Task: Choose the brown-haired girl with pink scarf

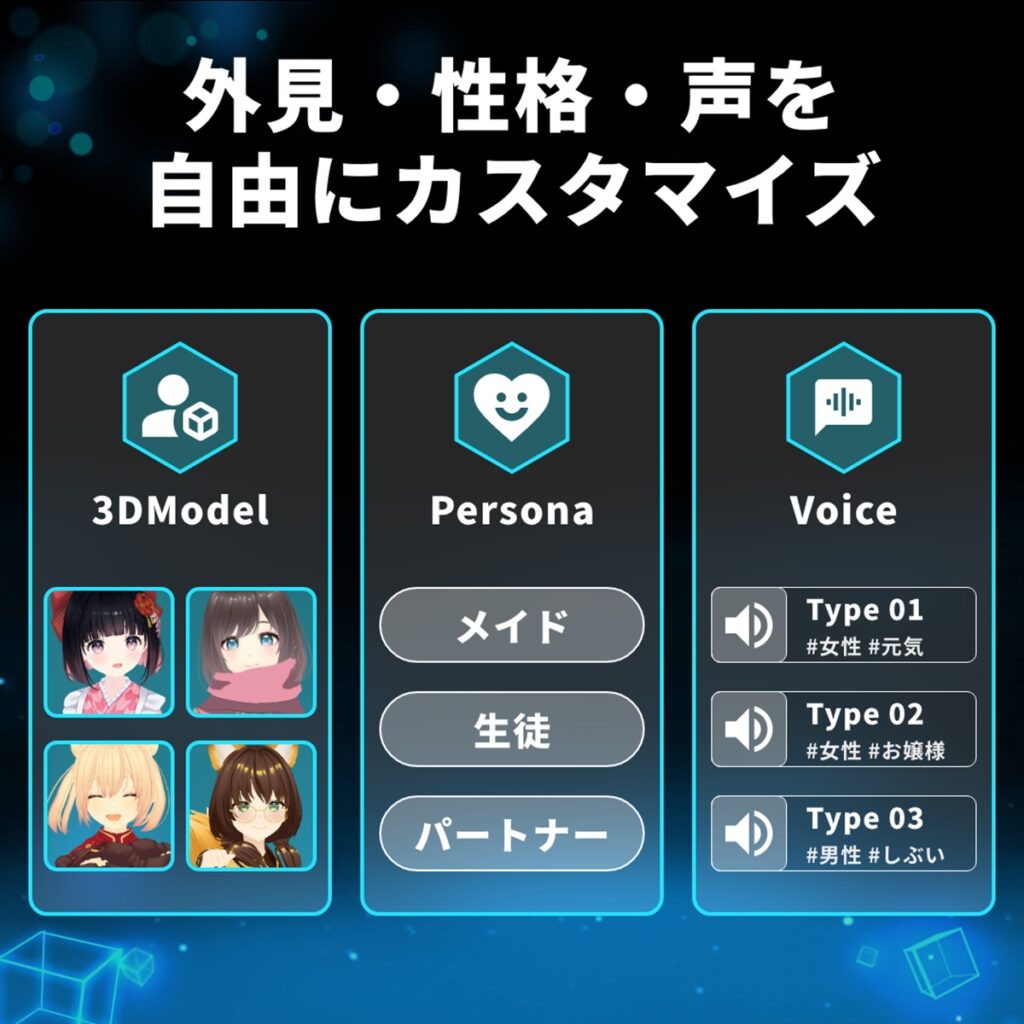Action: tap(251, 652)
